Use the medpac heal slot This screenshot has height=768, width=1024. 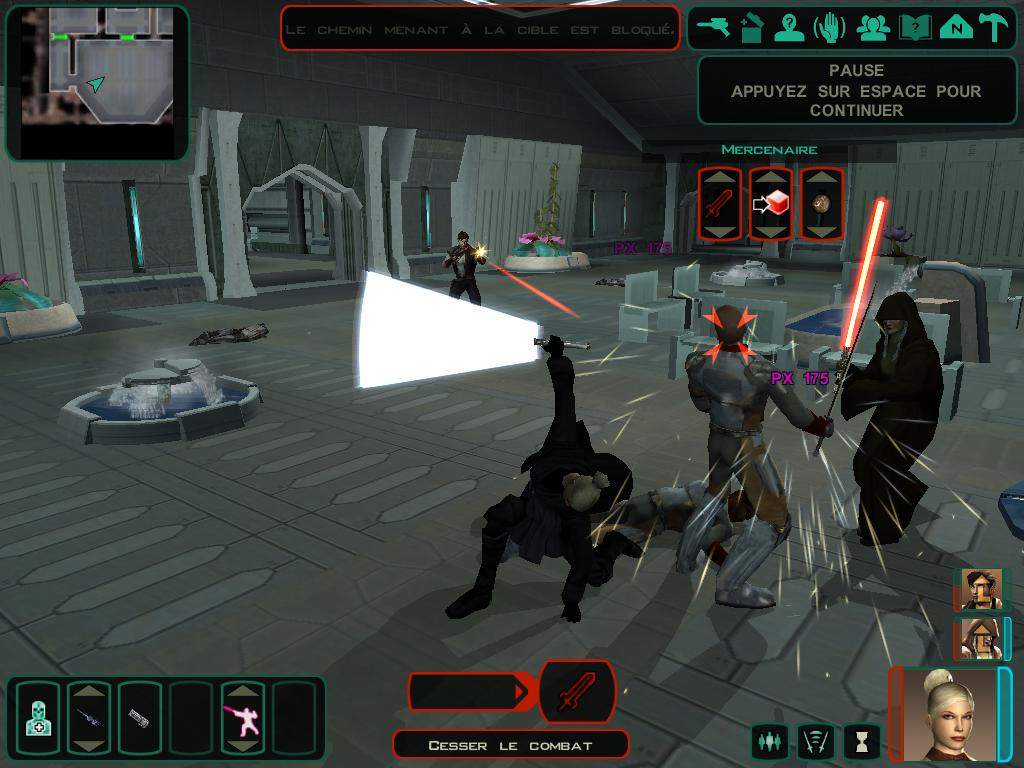(x=37, y=717)
